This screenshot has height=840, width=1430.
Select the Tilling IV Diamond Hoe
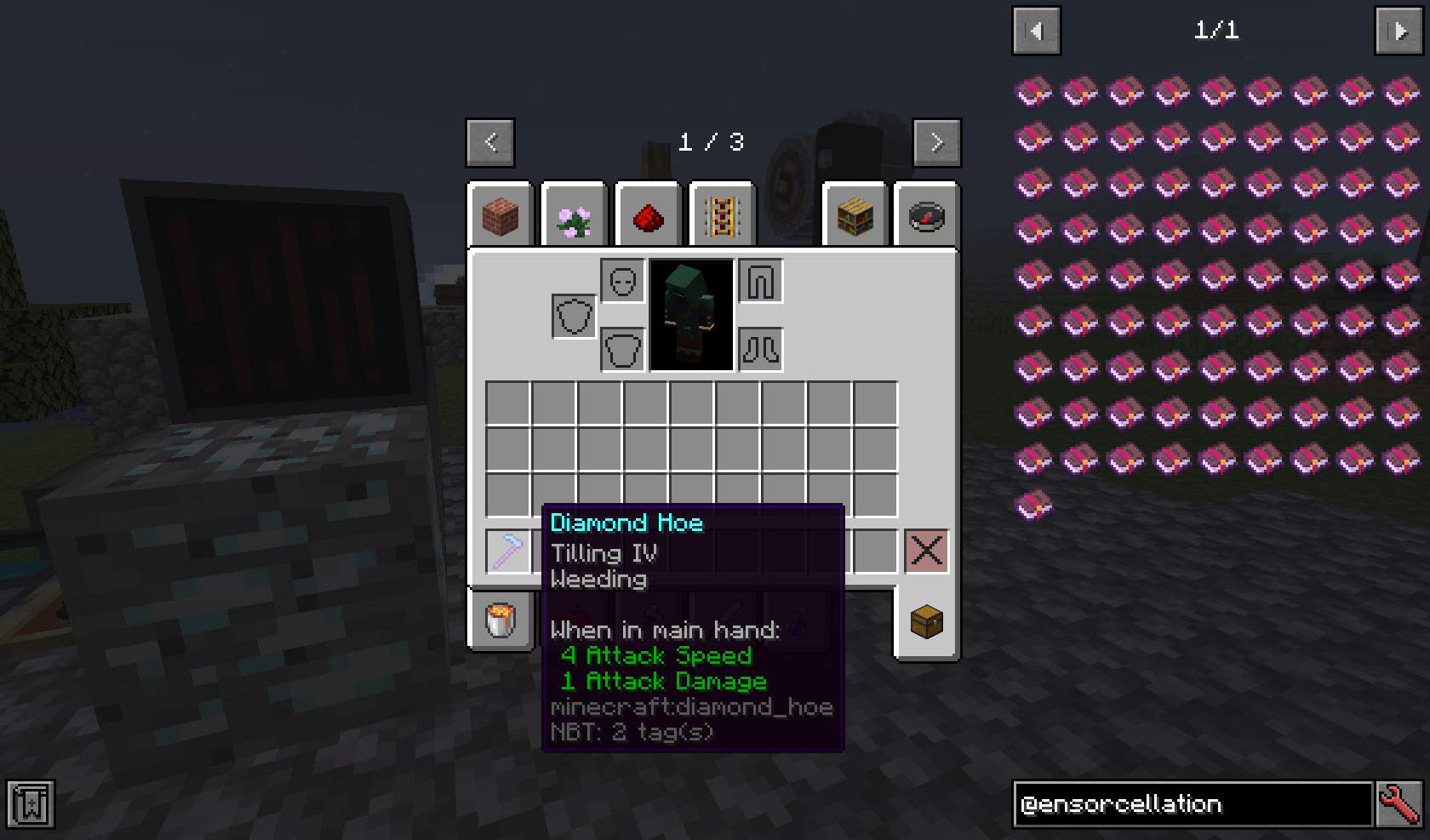click(508, 551)
